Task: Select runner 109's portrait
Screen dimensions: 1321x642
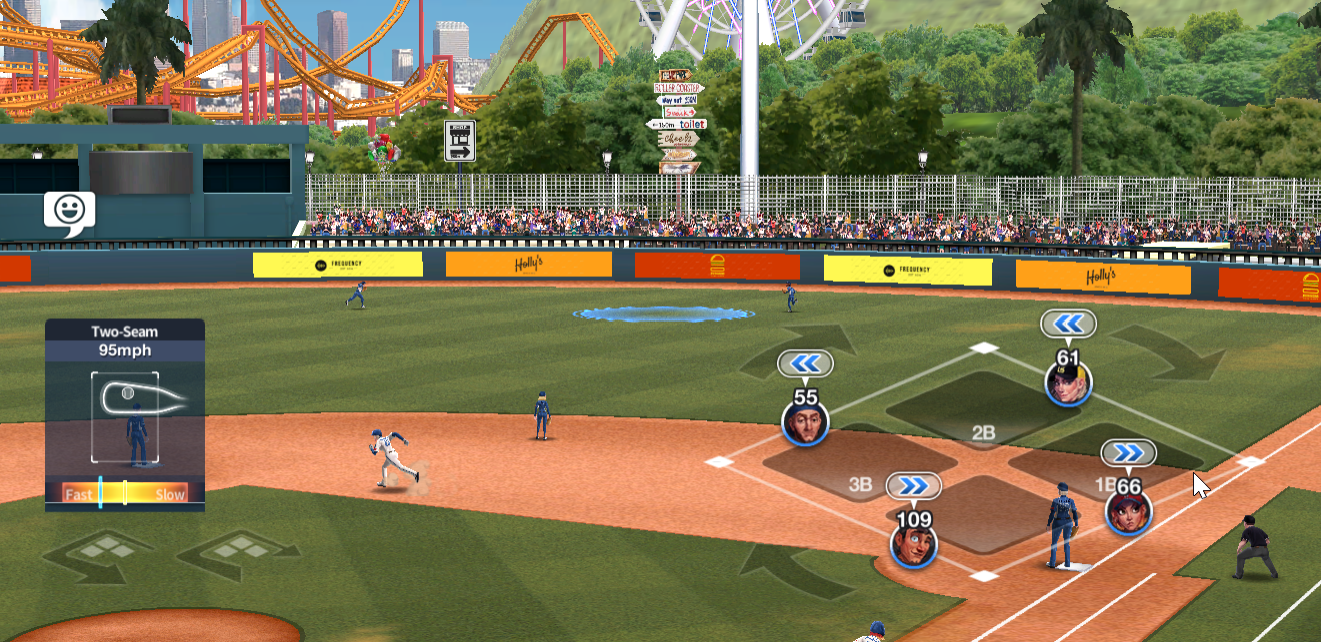Action: click(914, 545)
